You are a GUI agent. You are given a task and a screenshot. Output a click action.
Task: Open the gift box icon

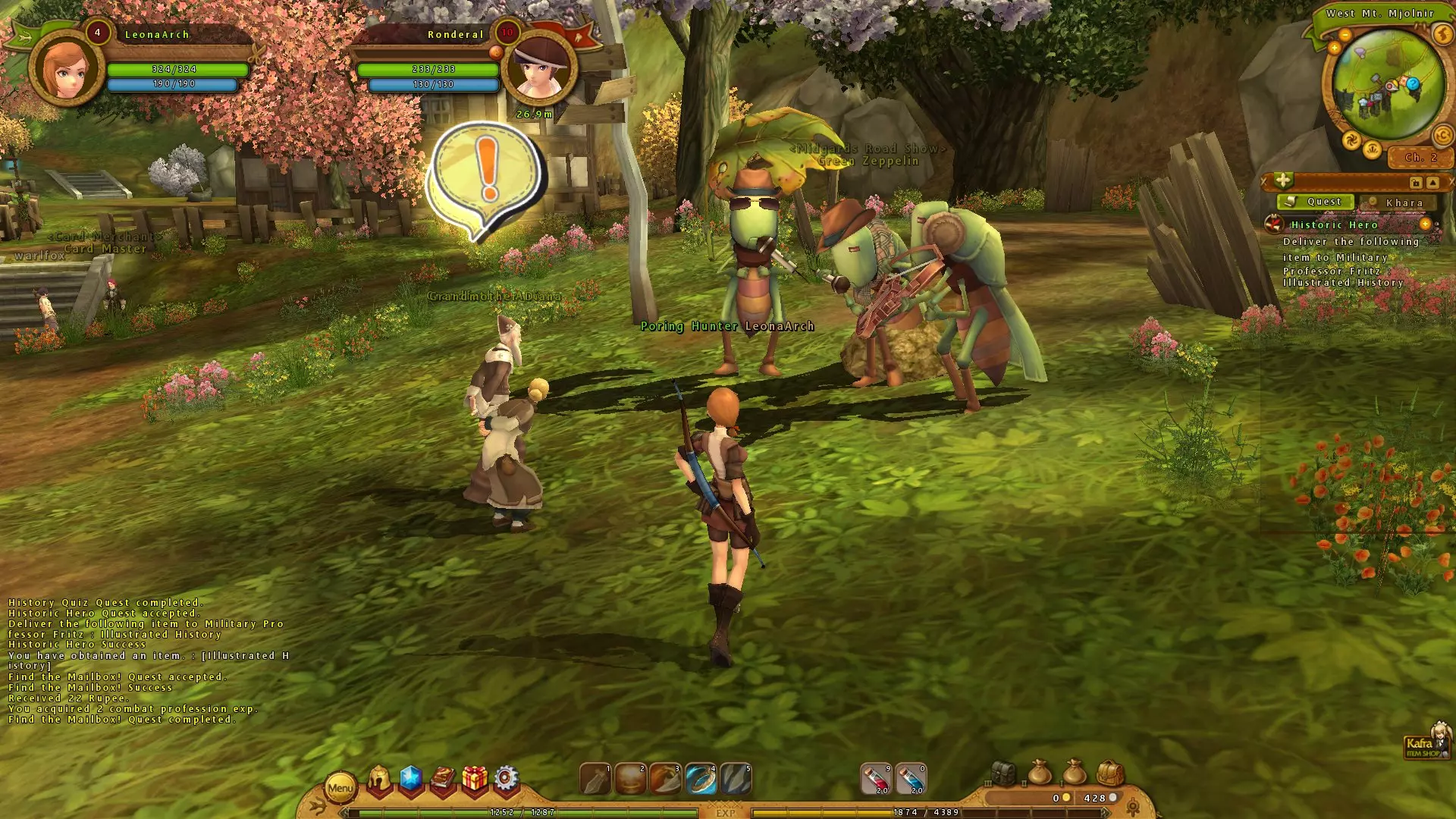[475, 779]
